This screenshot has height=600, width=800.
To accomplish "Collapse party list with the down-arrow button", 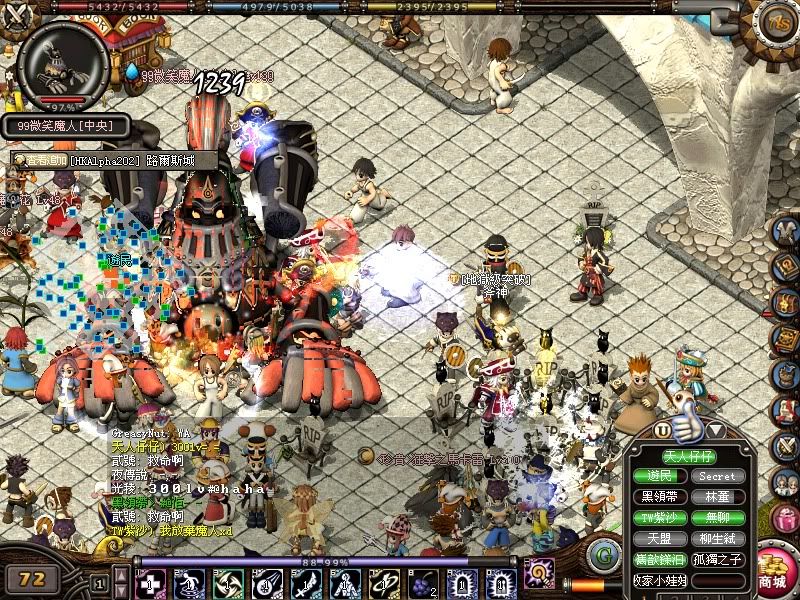I will click(716, 430).
